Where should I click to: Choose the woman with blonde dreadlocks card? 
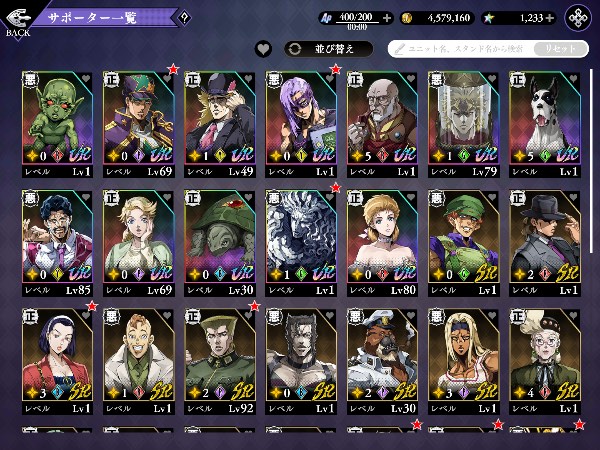[x=465, y=360]
